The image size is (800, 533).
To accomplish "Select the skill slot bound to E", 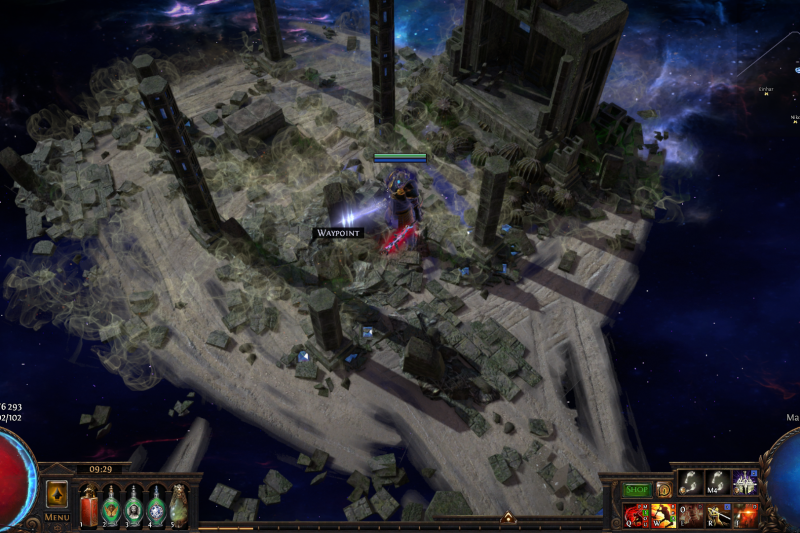I will point(691,516).
